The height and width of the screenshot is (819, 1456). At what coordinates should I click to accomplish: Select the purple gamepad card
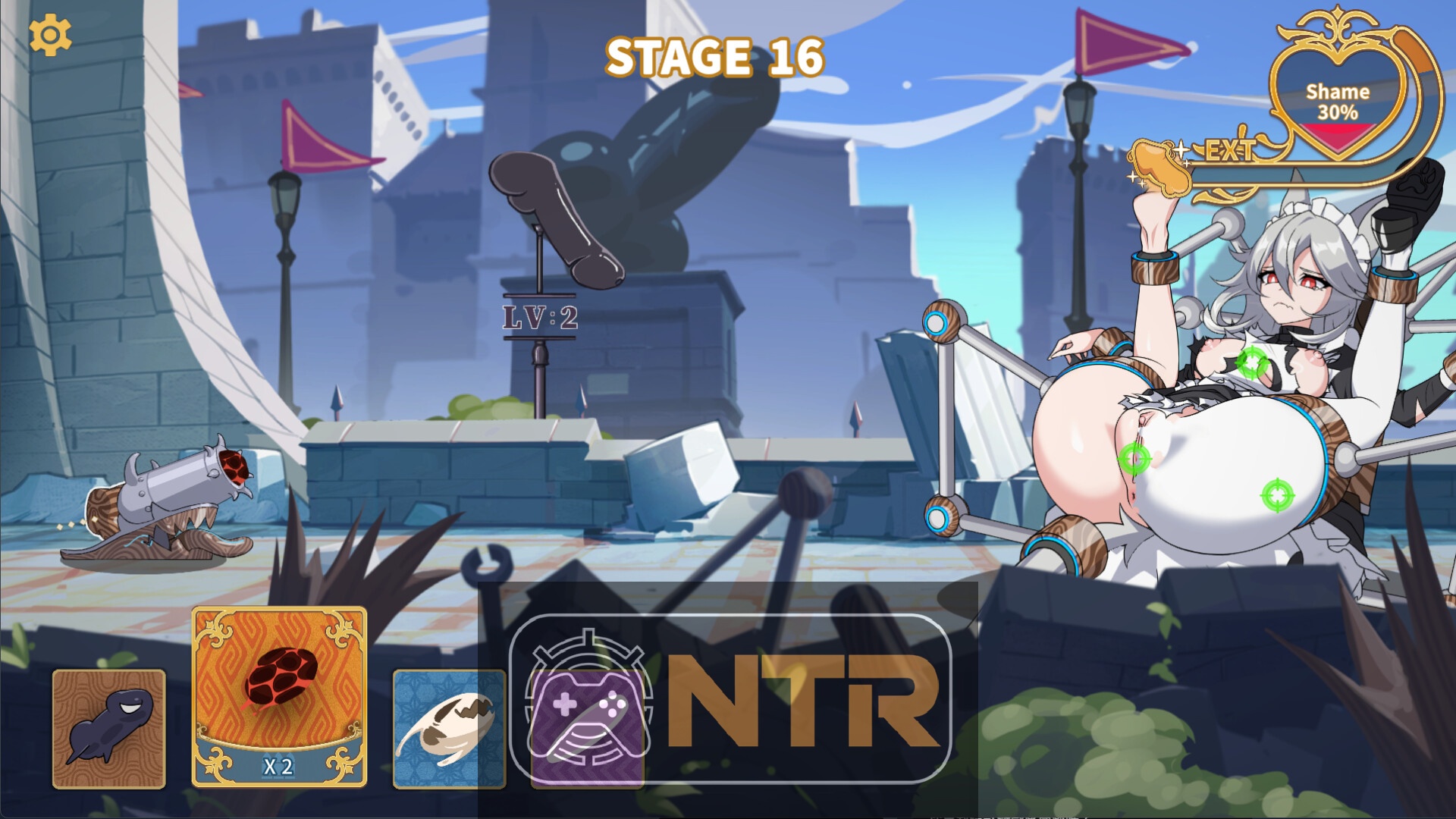588,726
